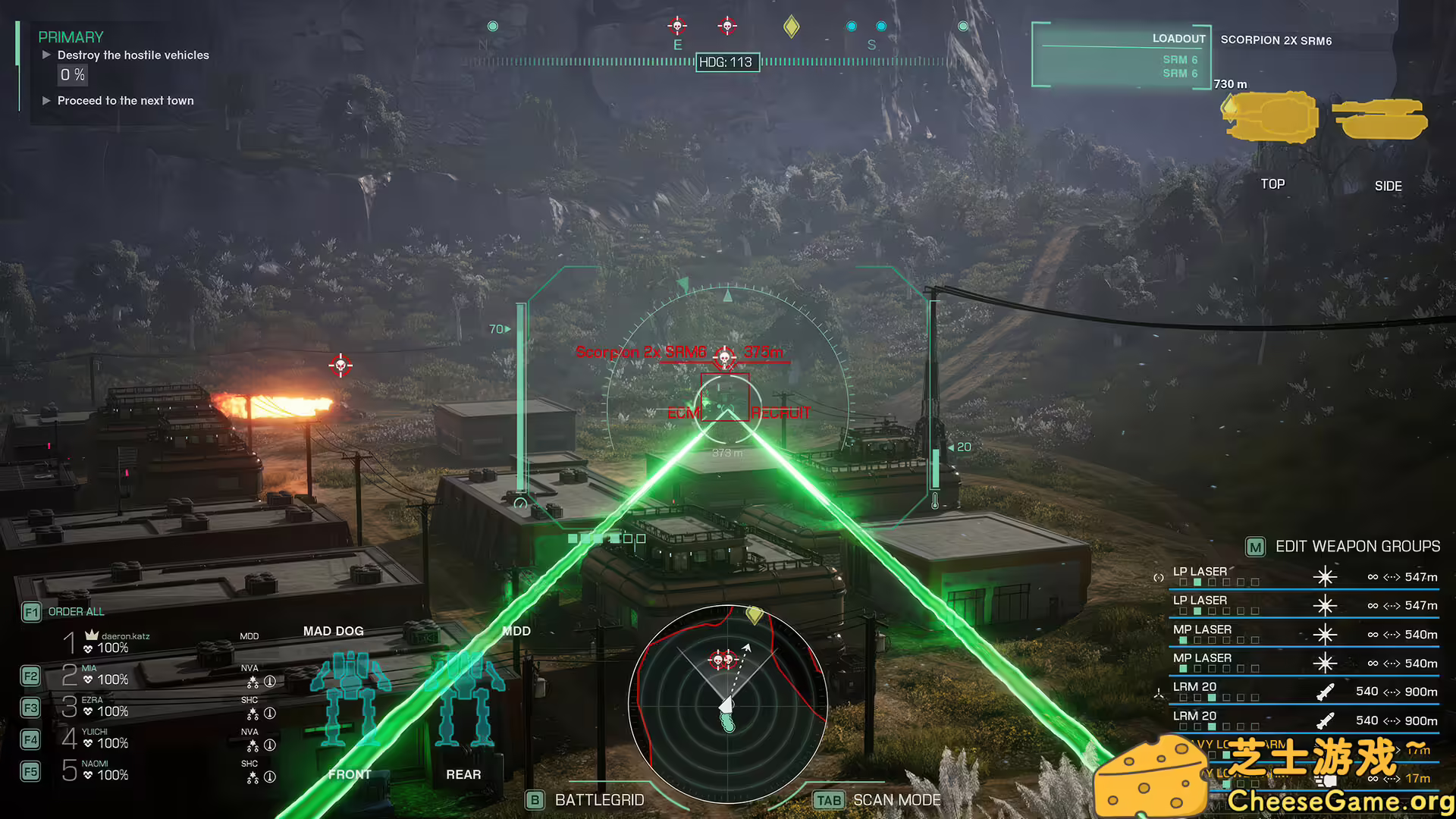The image size is (1456, 819).
Task: Click the enemy skull target marker on the left
Action: tap(339, 366)
